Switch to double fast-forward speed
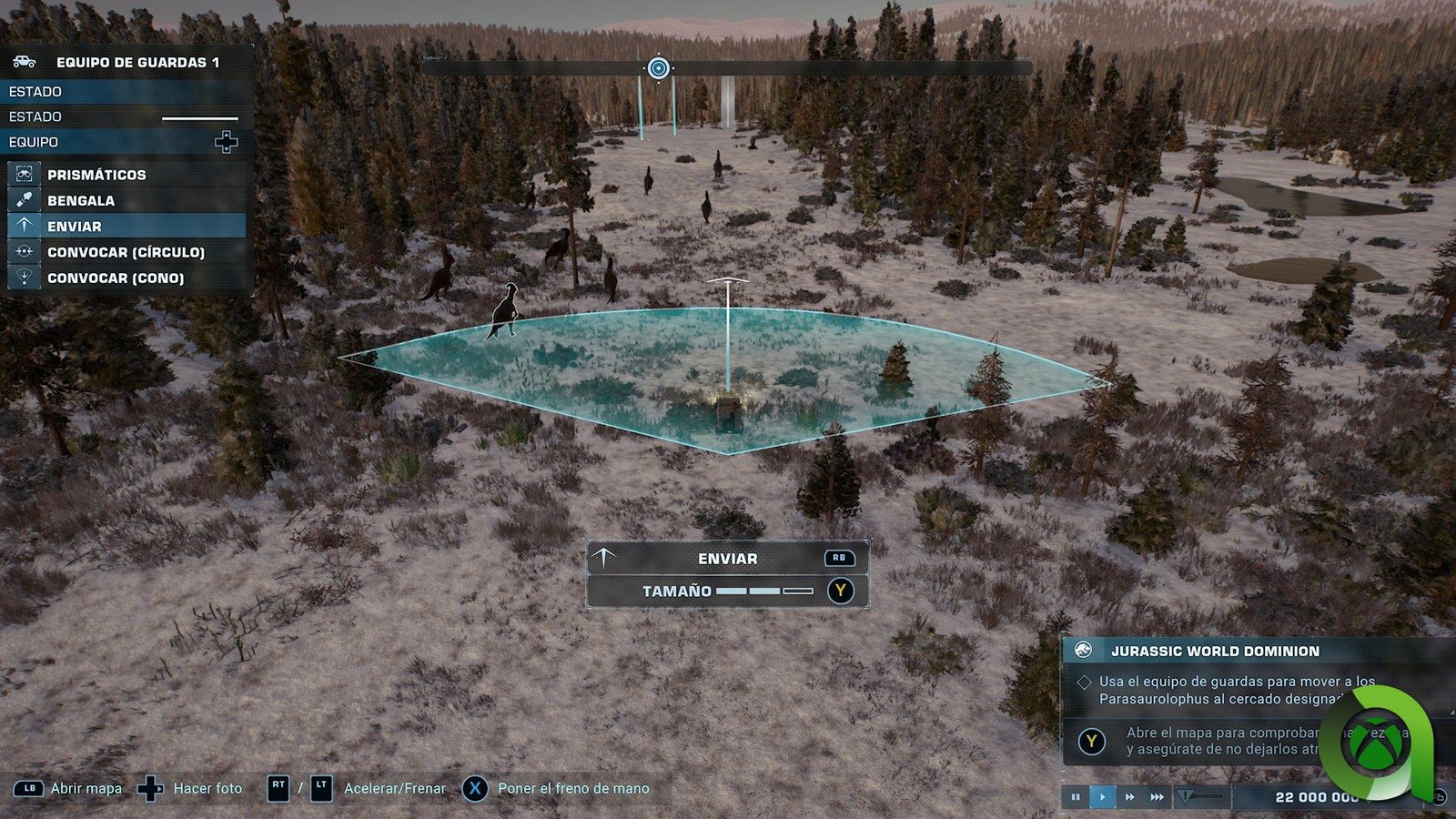The image size is (1456, 819). pos(1130,797)
